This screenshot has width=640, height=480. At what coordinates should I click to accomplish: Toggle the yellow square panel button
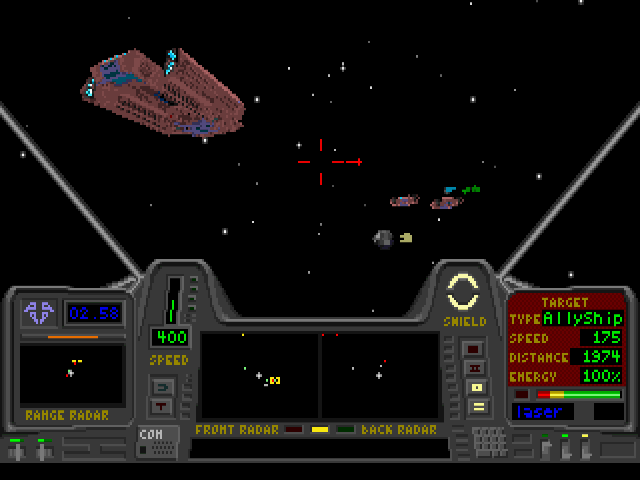(476, 387)
